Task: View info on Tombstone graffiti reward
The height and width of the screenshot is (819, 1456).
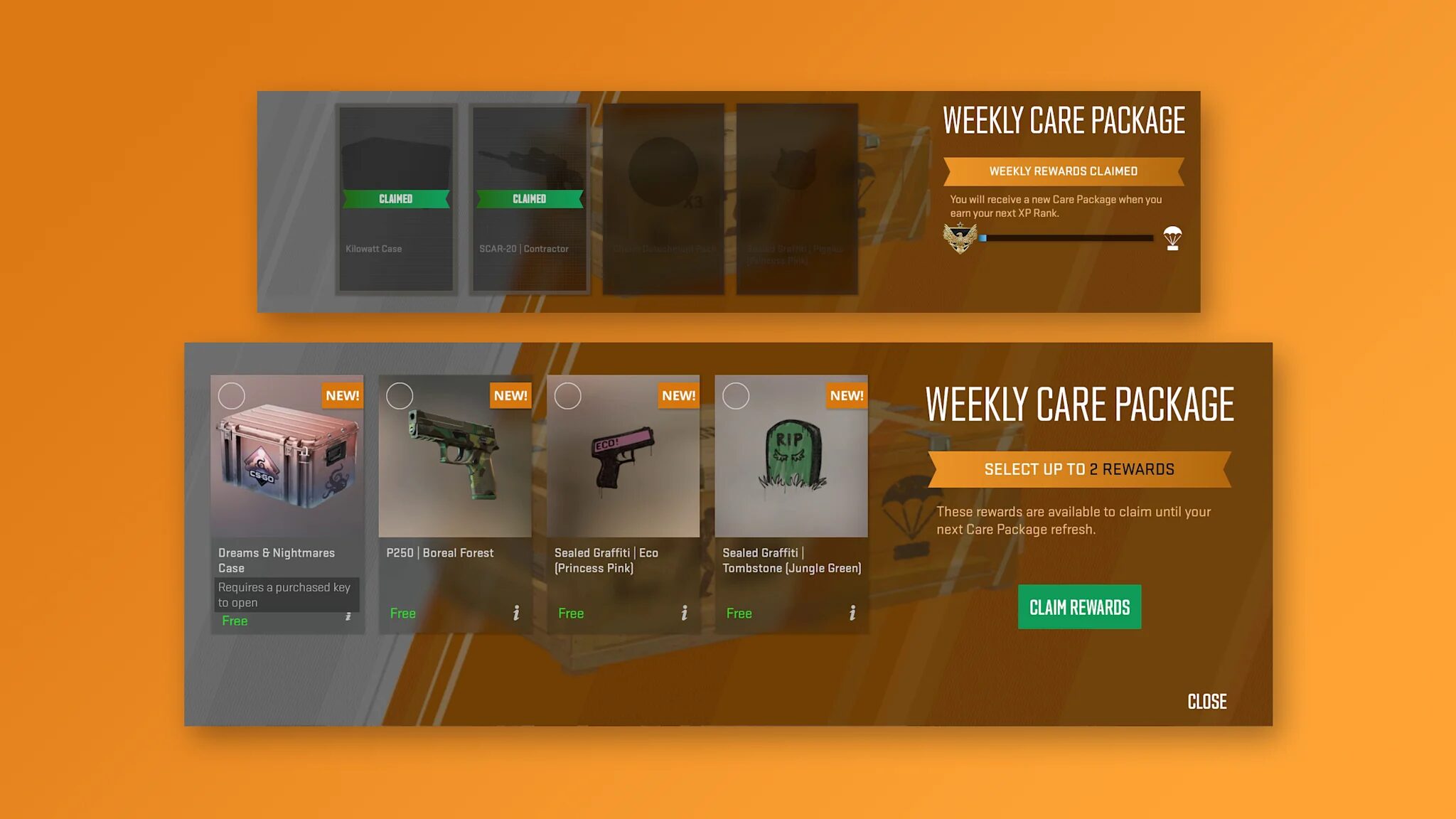Action: click(851, 612)
